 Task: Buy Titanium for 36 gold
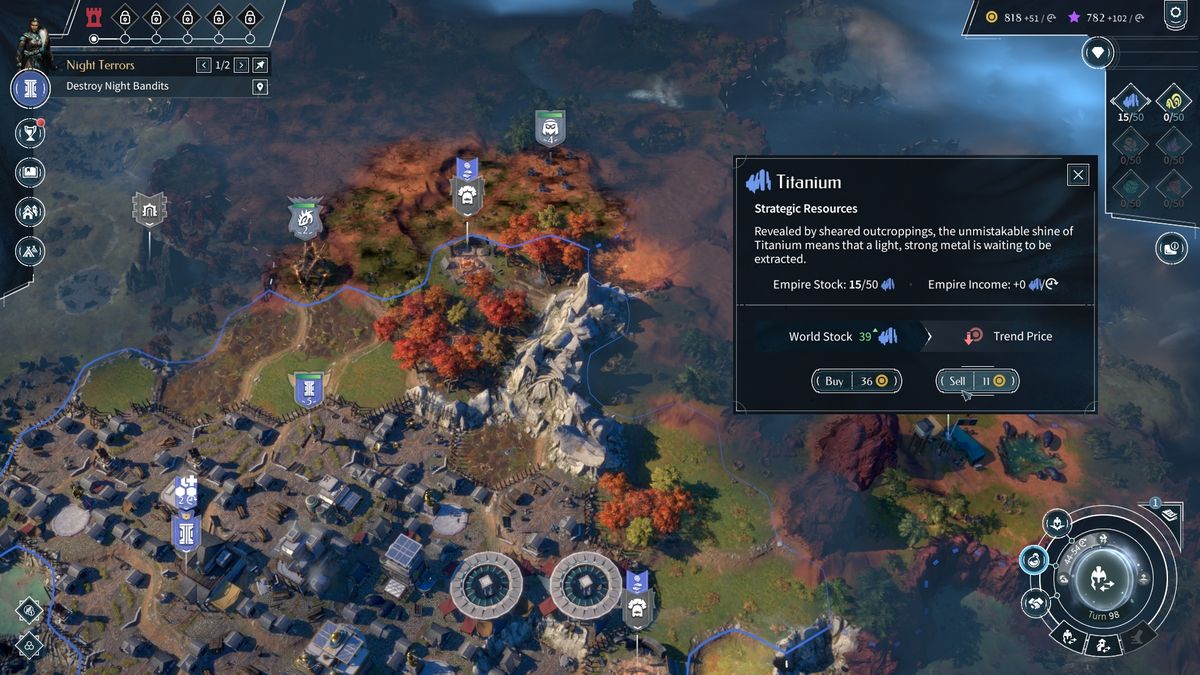click(x=856, y=381)
